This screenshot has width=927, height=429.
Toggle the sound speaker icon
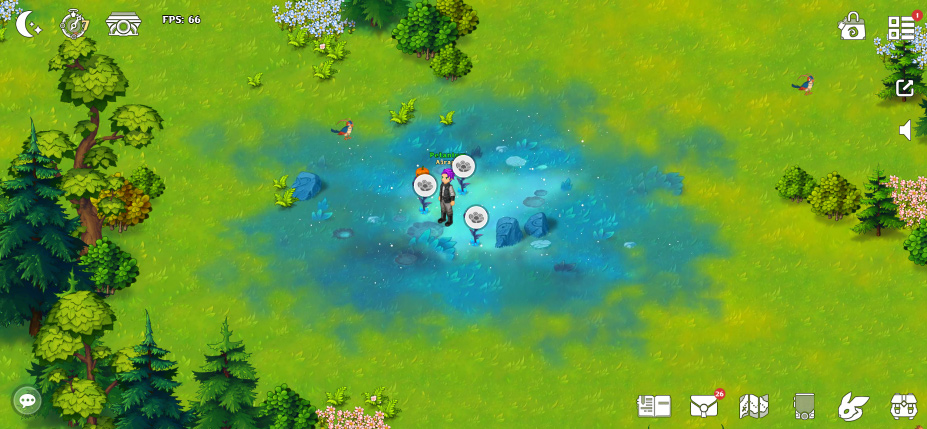[905, 130]
